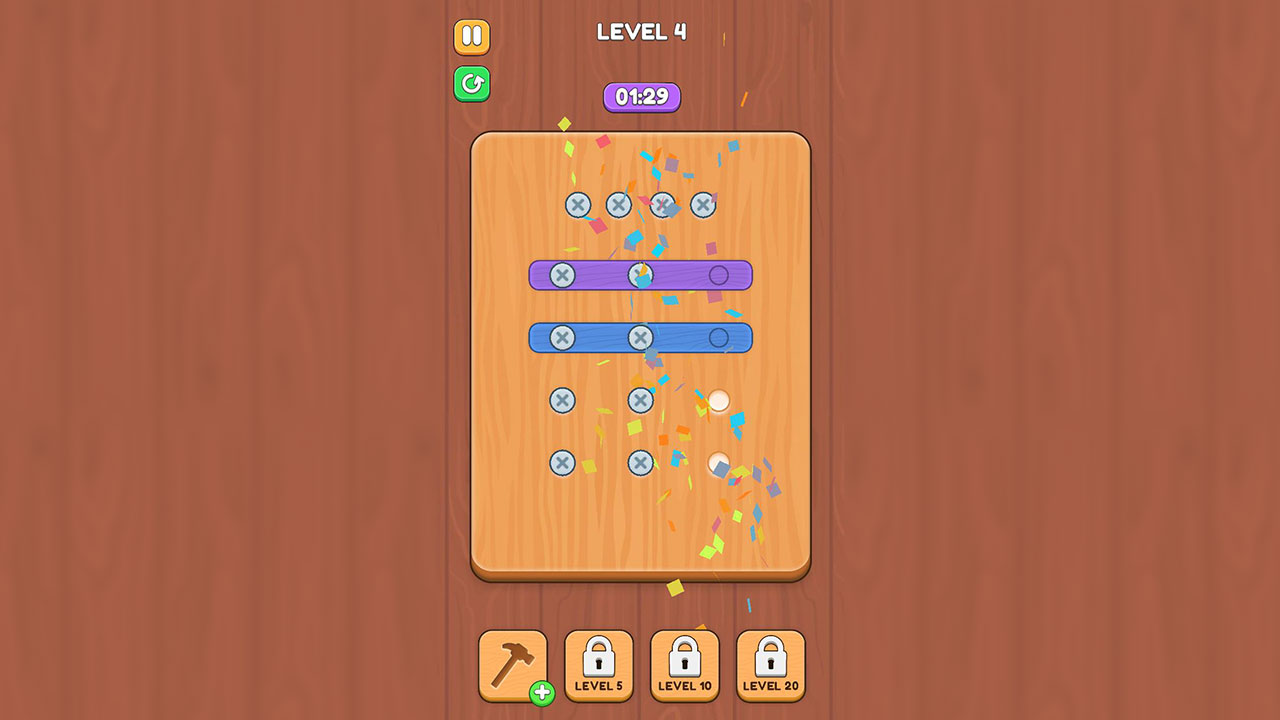The image size is (1280, 720).
Task: Open the locked Level 20 pack
Action: coord(770,664)
